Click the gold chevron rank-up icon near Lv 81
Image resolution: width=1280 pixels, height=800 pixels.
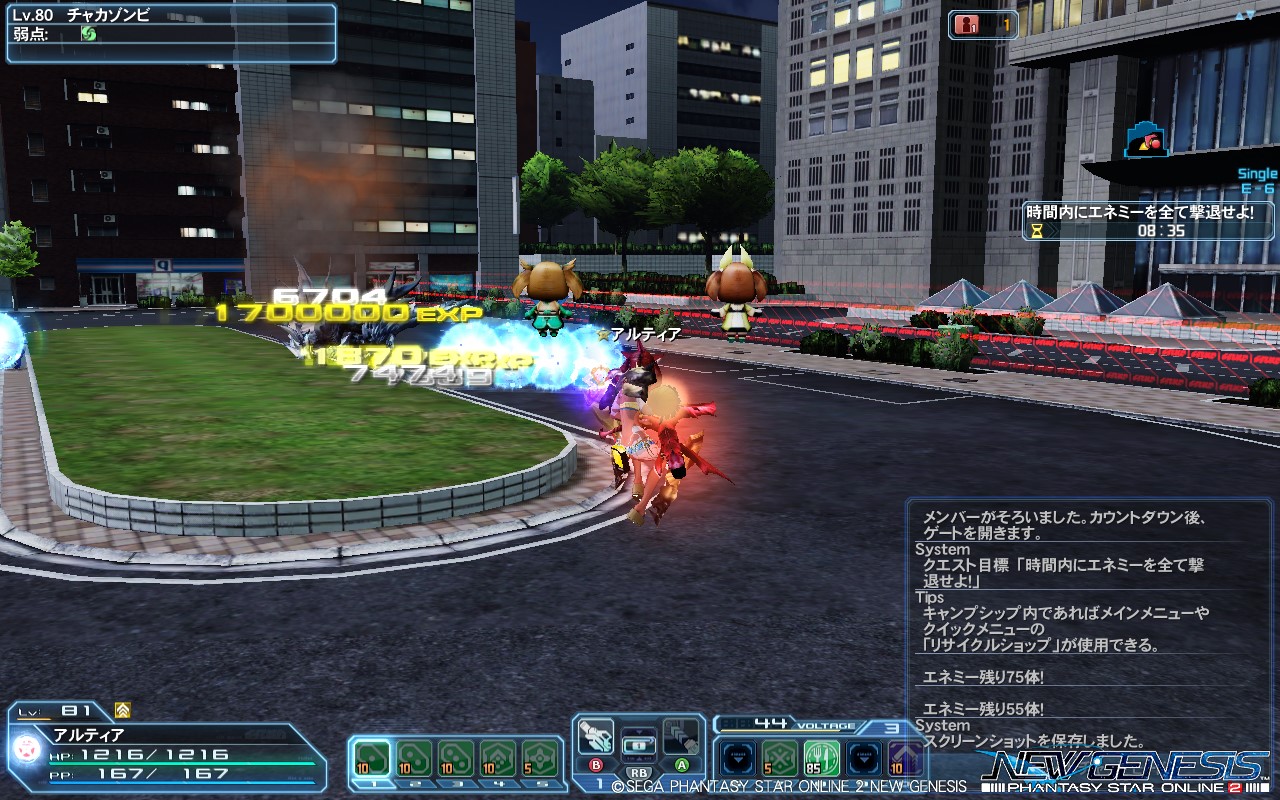(122, 711)
